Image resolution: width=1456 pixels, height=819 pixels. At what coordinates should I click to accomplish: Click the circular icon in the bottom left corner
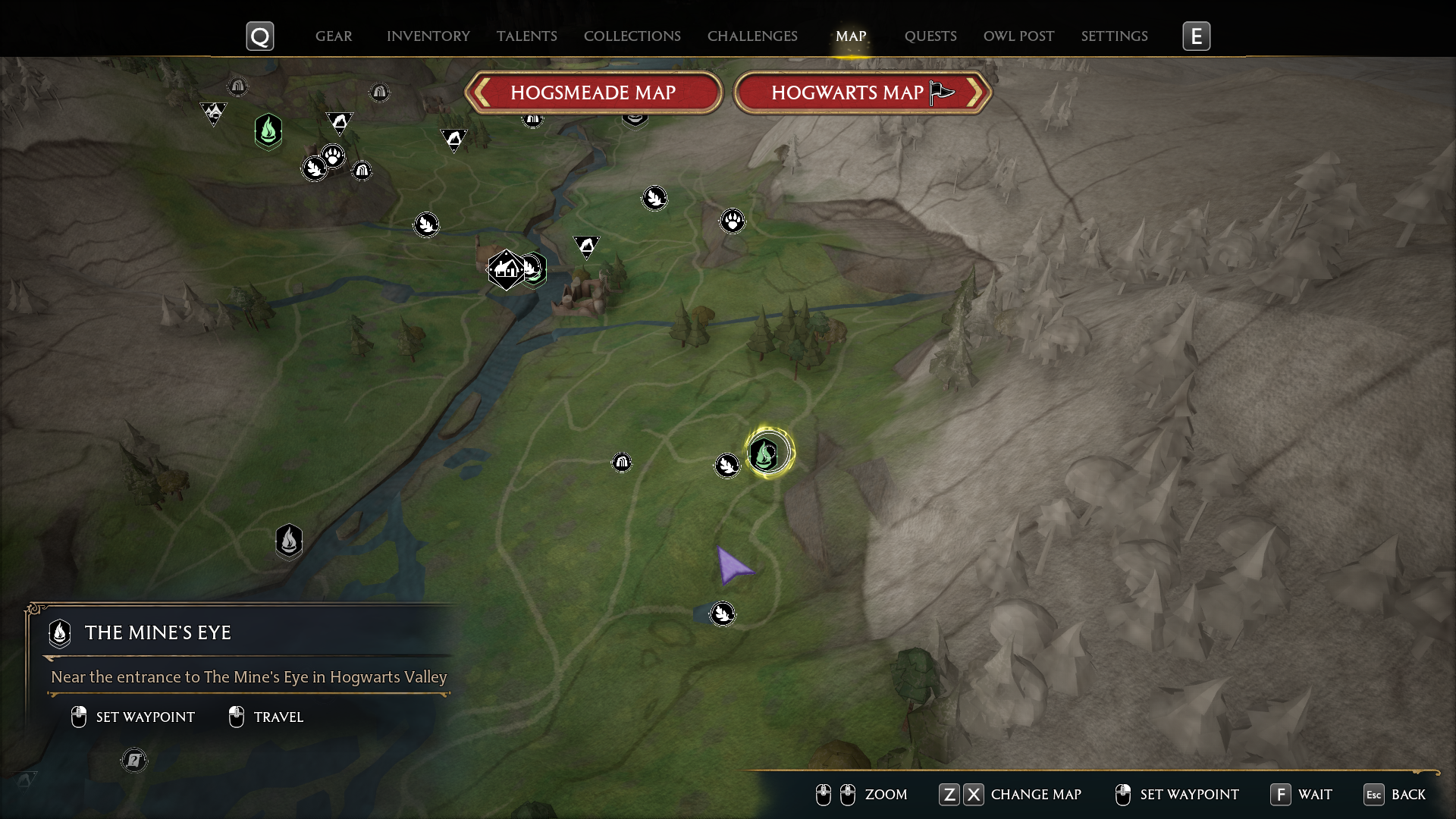tap(134, 760)
